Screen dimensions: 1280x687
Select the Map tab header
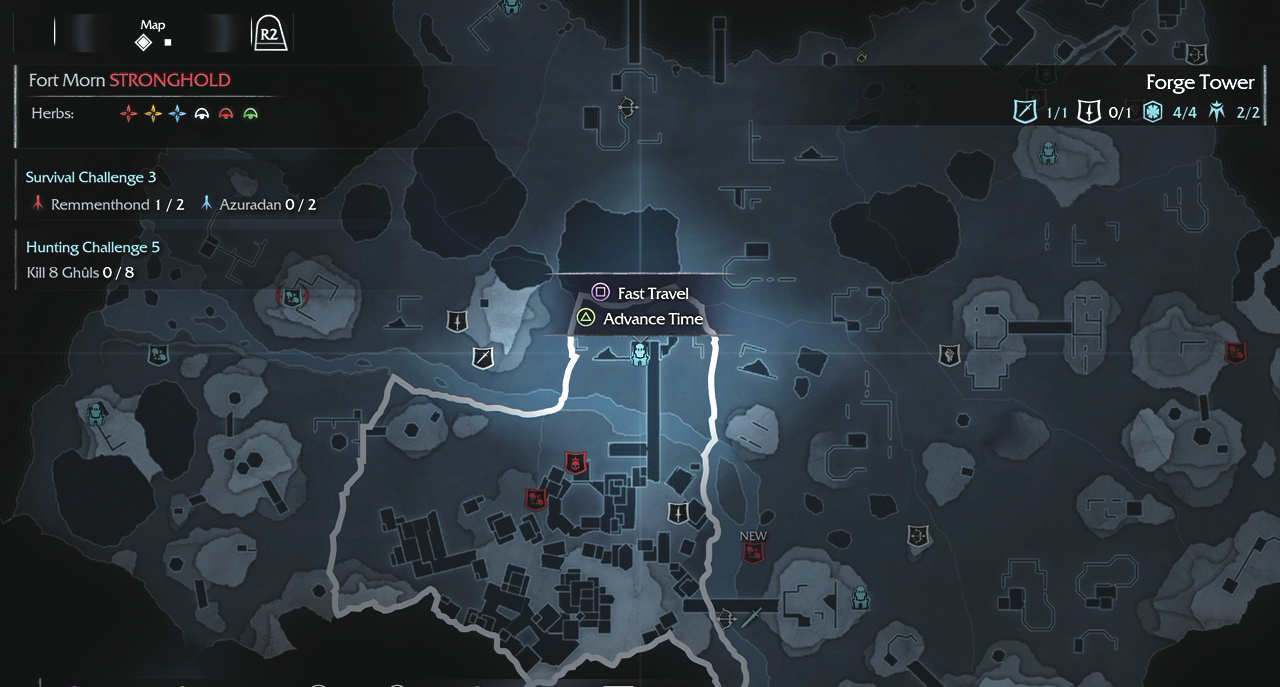(153, 34)
